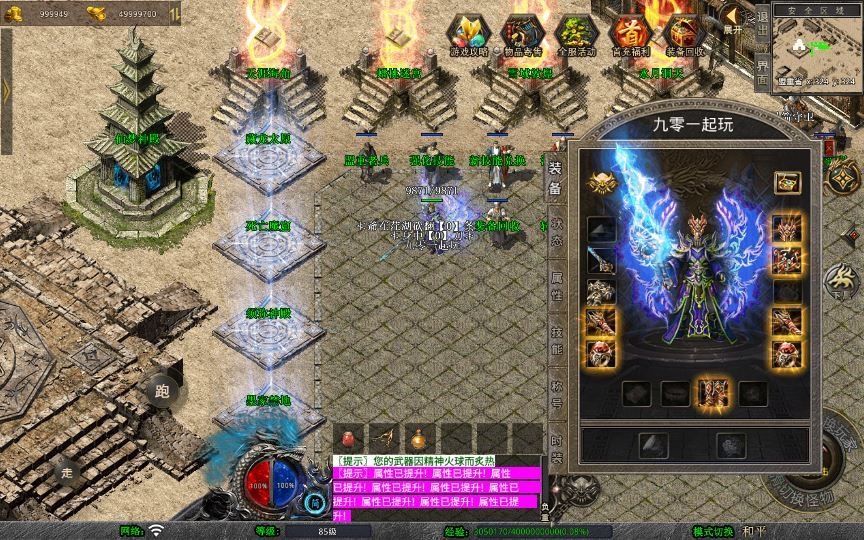Open the 全服活动 server events icon

576,34
